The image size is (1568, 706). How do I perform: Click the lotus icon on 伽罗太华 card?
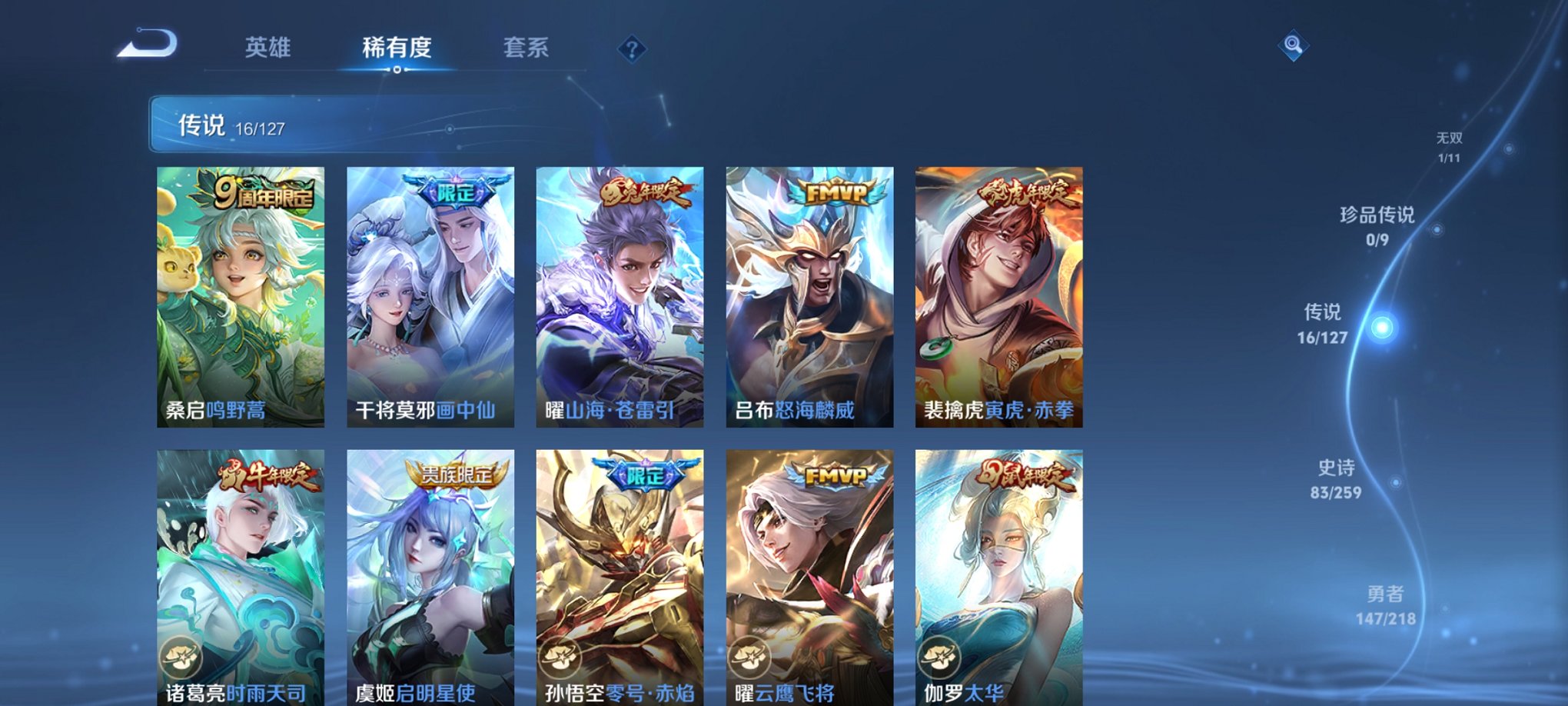pos(942,657)
